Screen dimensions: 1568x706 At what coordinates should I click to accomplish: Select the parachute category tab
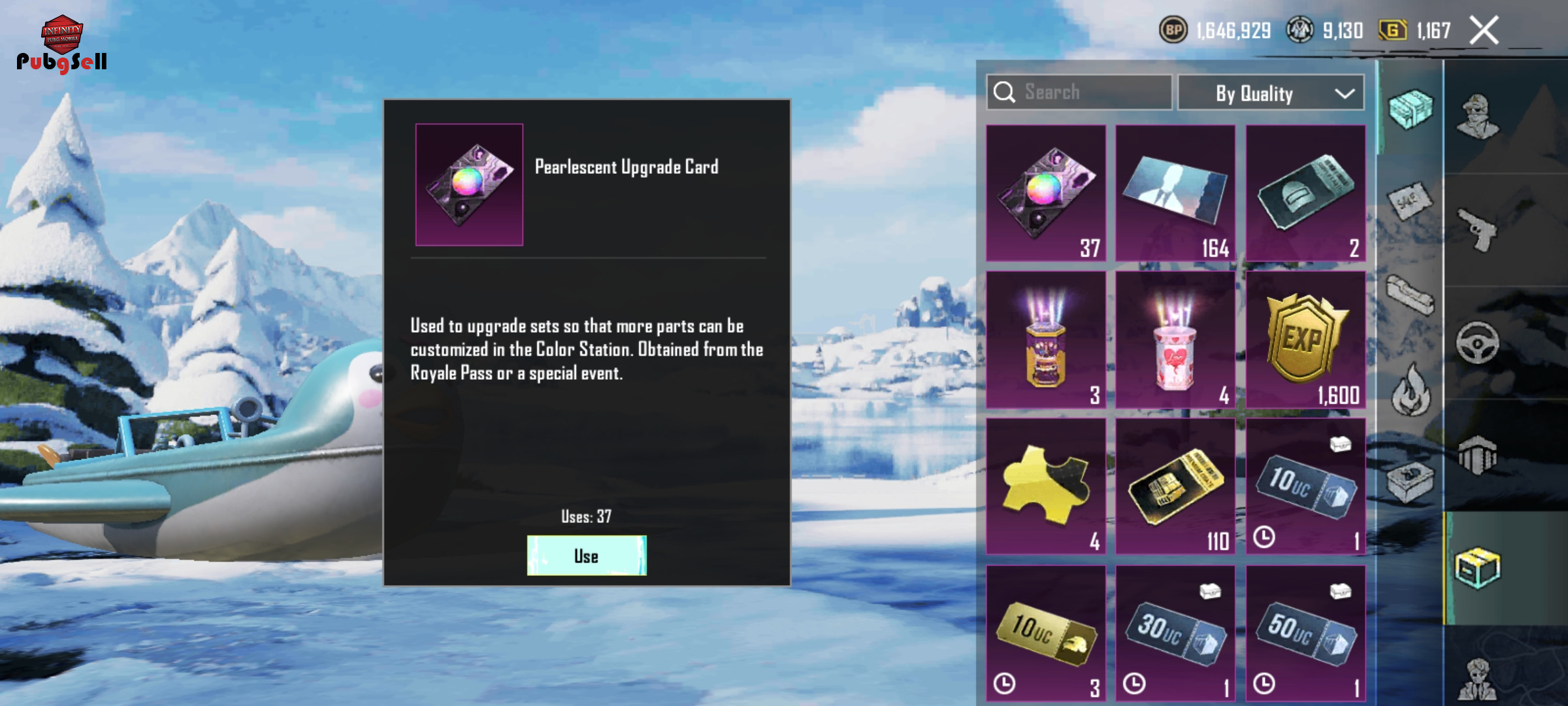1478,455
